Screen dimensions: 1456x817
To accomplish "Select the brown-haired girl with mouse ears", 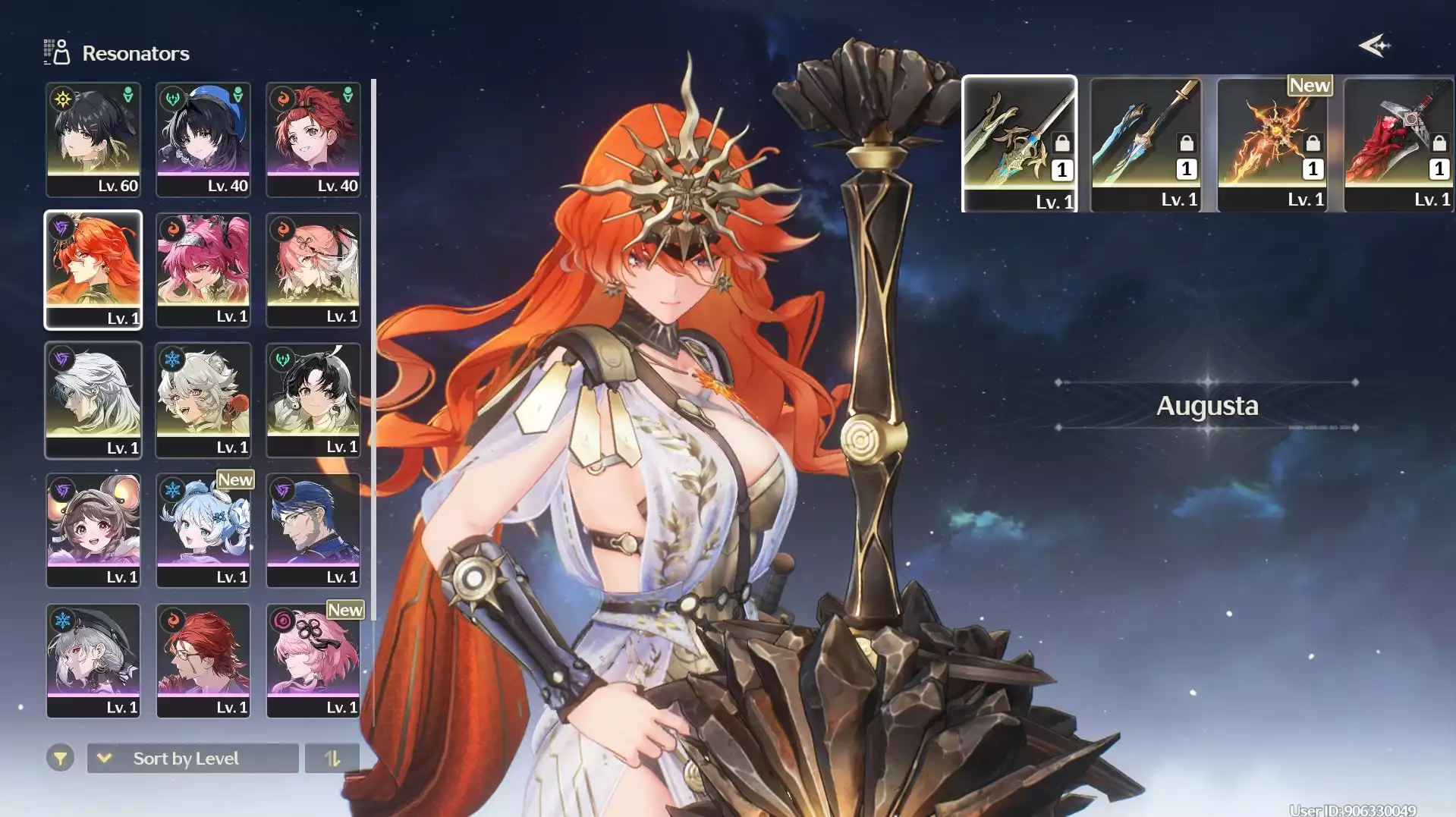I will (x=93, y=530).
